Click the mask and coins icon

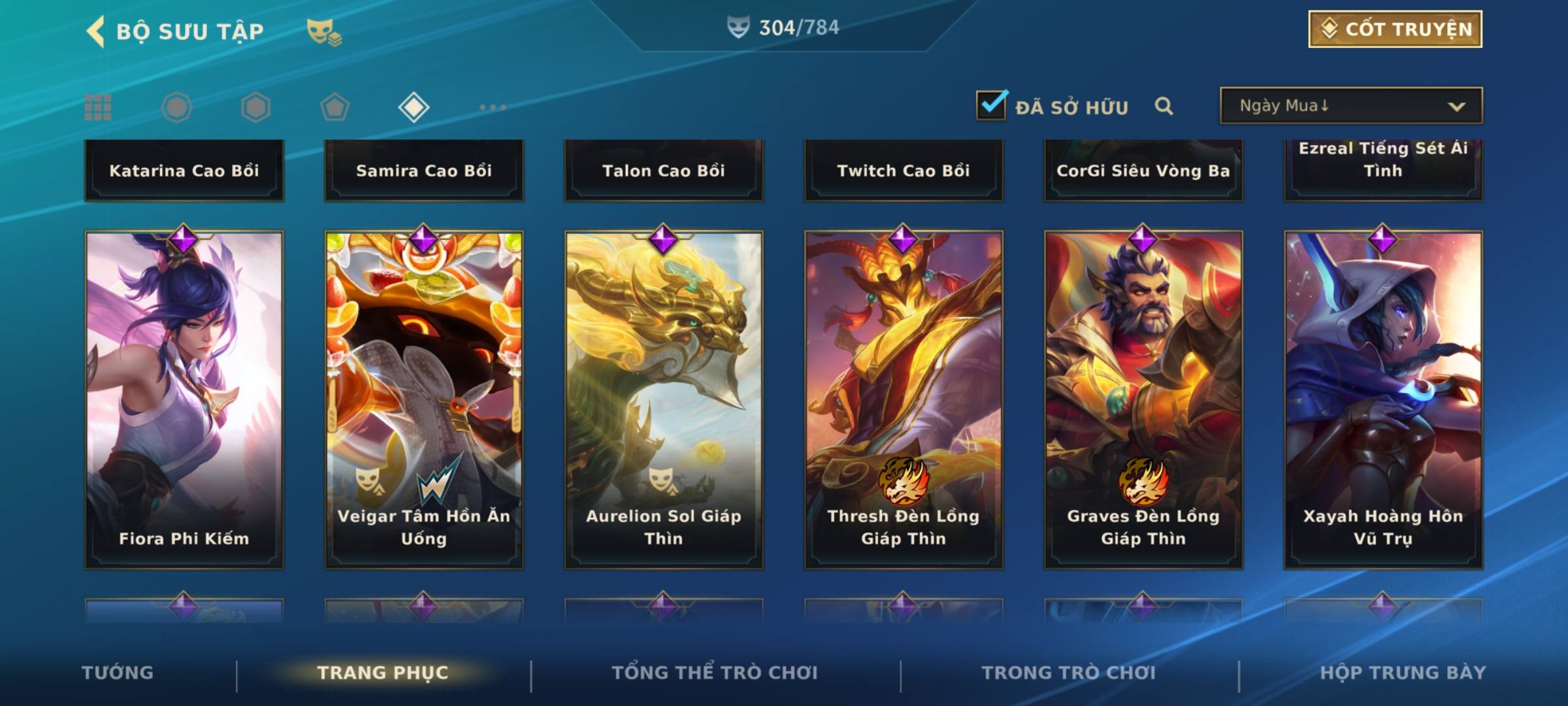tap(324, 31)
